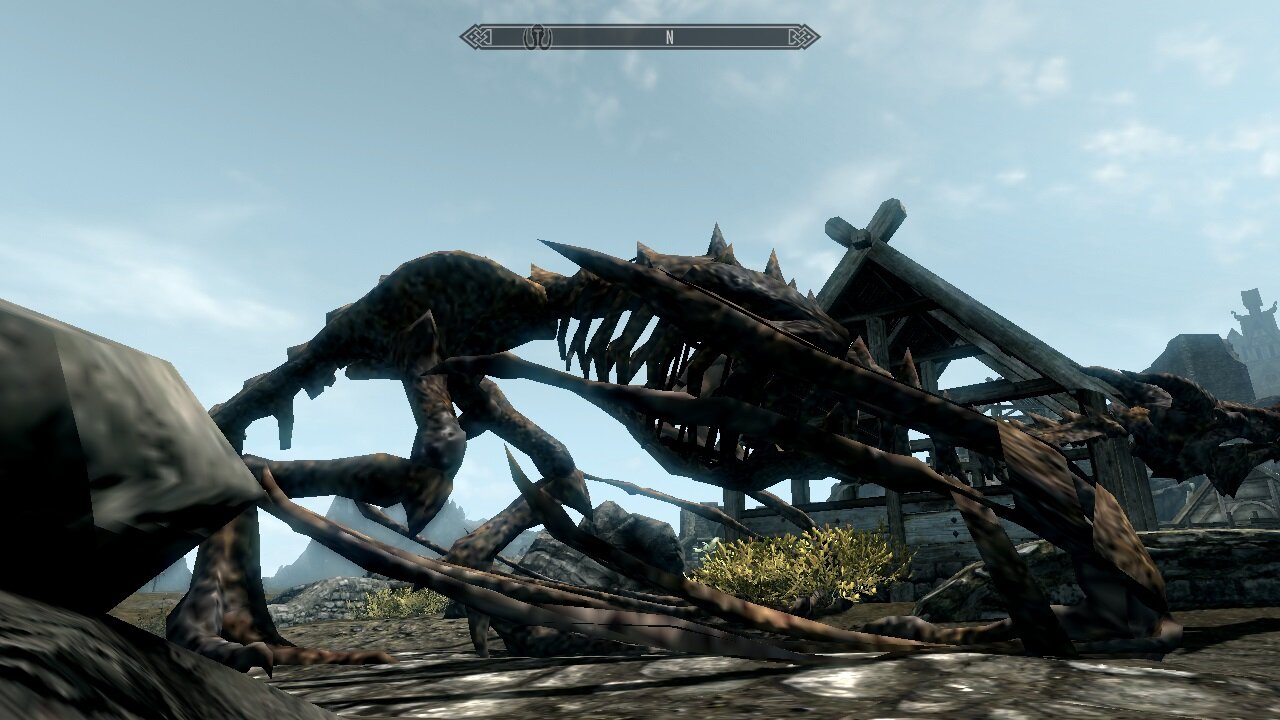The image size is (1280, 720).
Task: Select the N cardinal direction marker
Action: click(x=668, y=36)
